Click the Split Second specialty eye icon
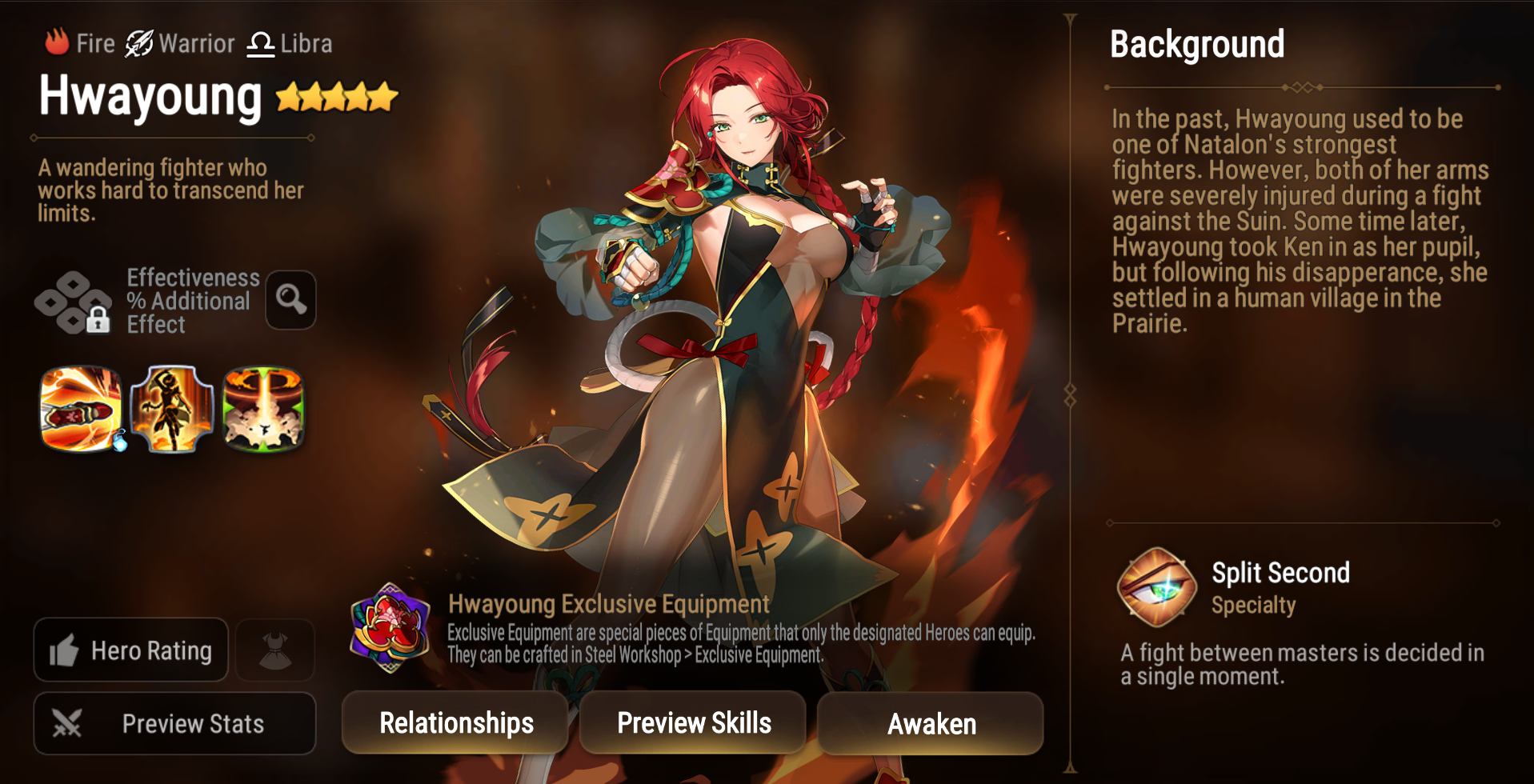Screen dimensions: 1534x784 (x=1156, y=586)
